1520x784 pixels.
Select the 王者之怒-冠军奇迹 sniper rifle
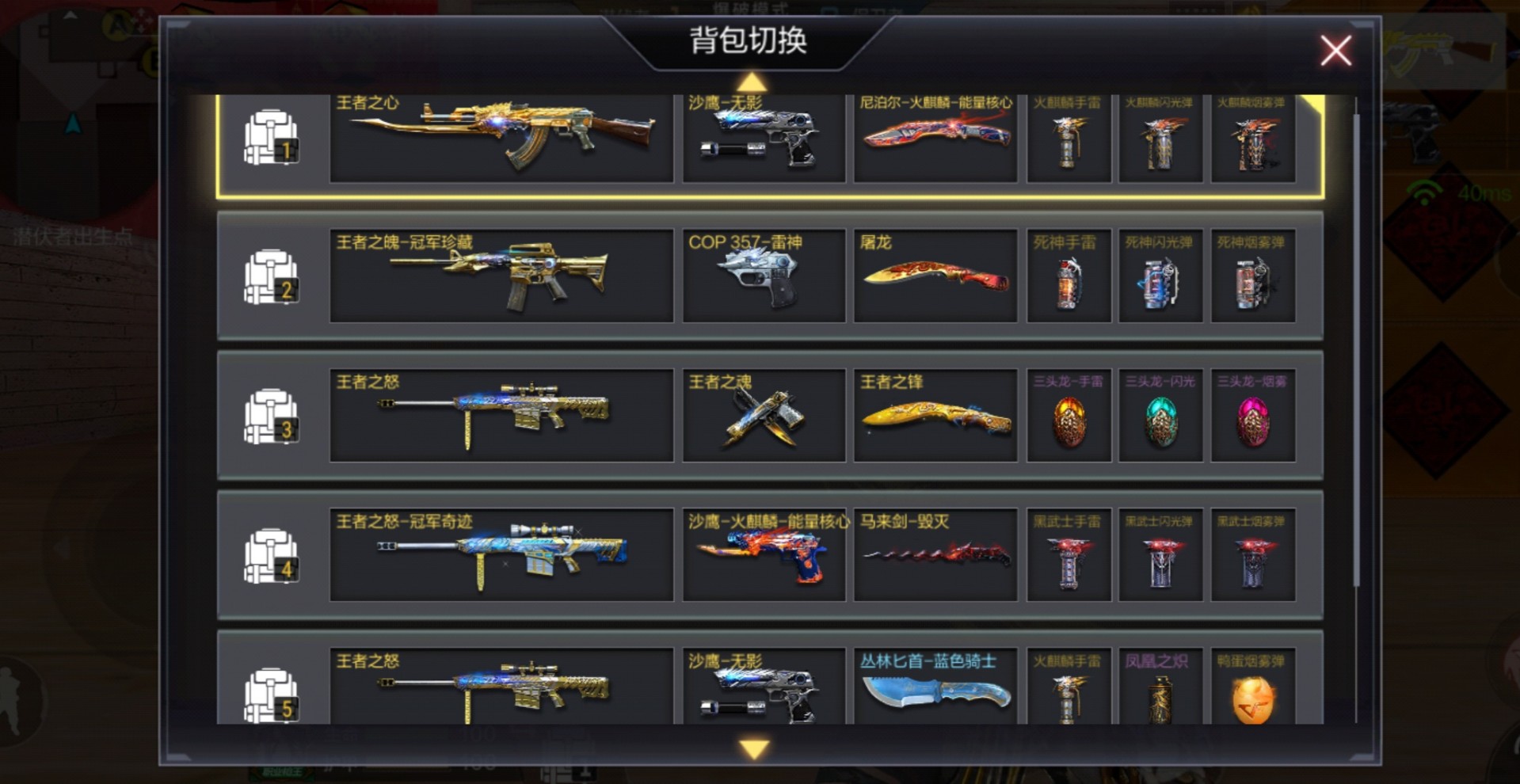click(x=501, y=554)
